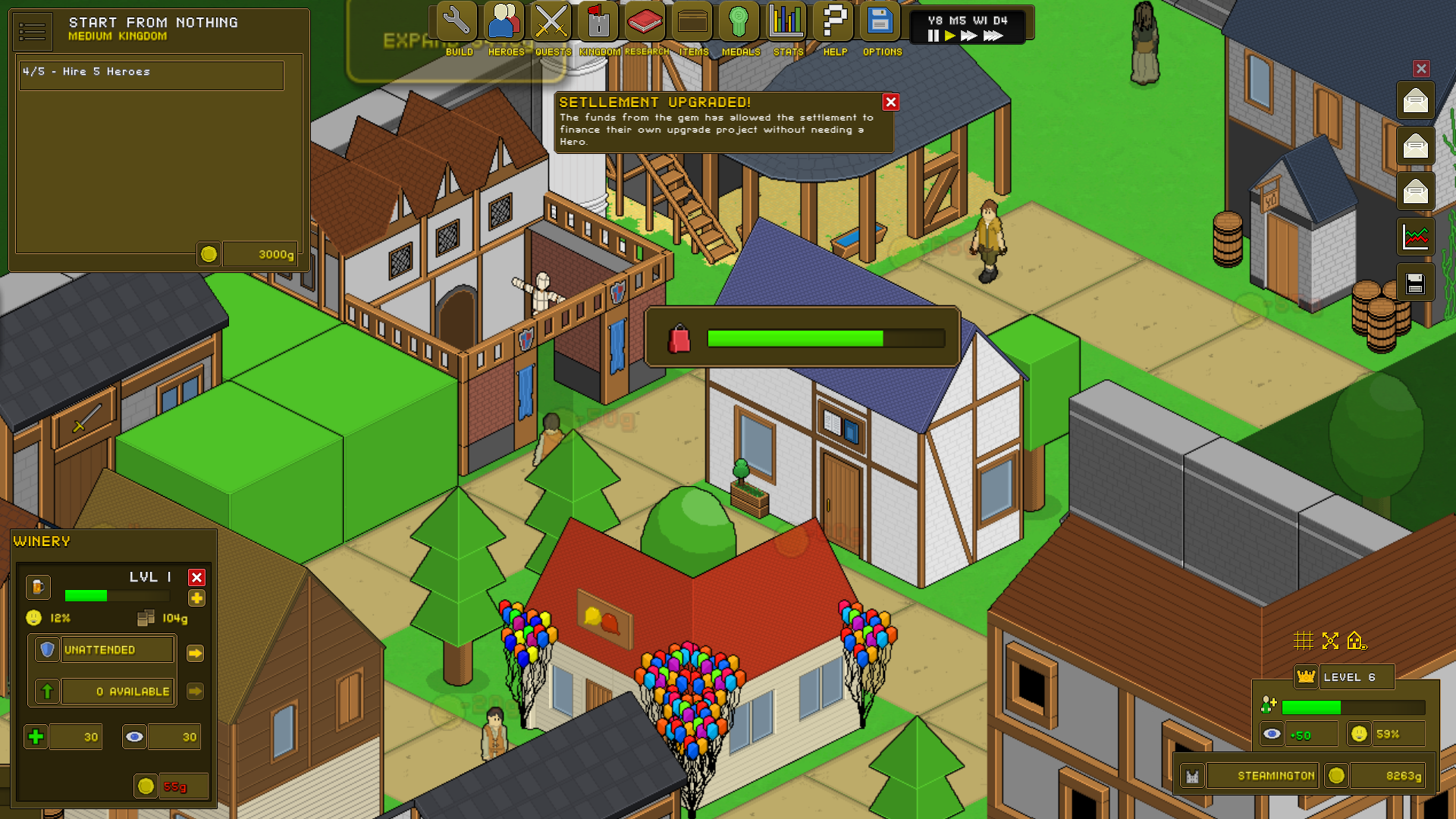Dismiss the notification list with the small X
The image size is (1456, 819).
pyautogui.click(x=1421, y=69)
